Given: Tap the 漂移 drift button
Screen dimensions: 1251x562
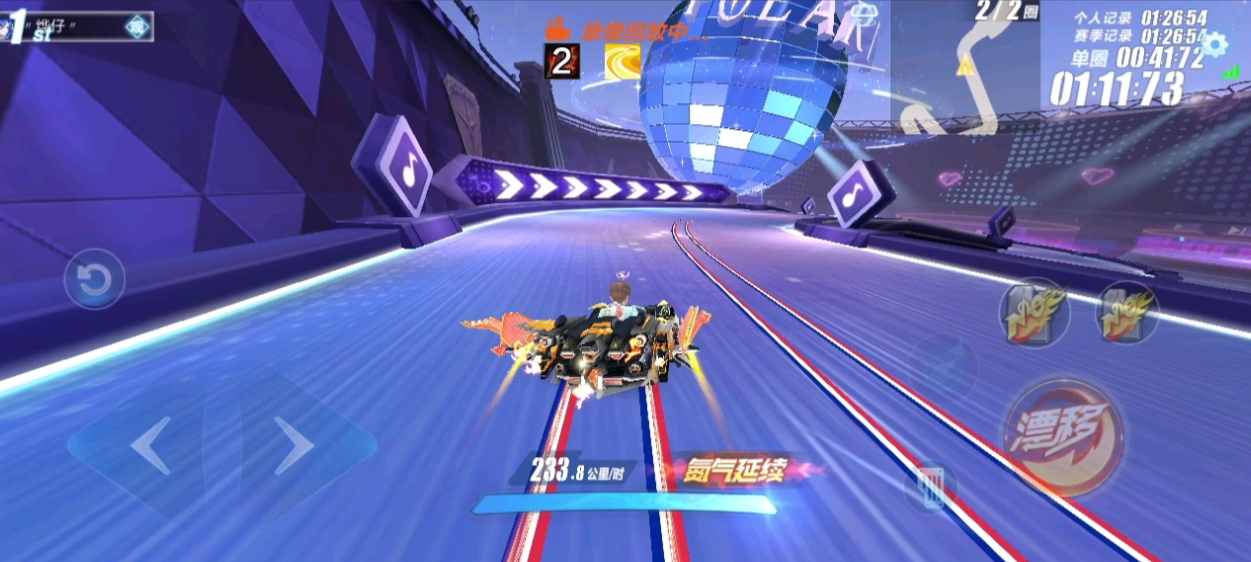Looking at the screenshot, I should (1063, 437).
